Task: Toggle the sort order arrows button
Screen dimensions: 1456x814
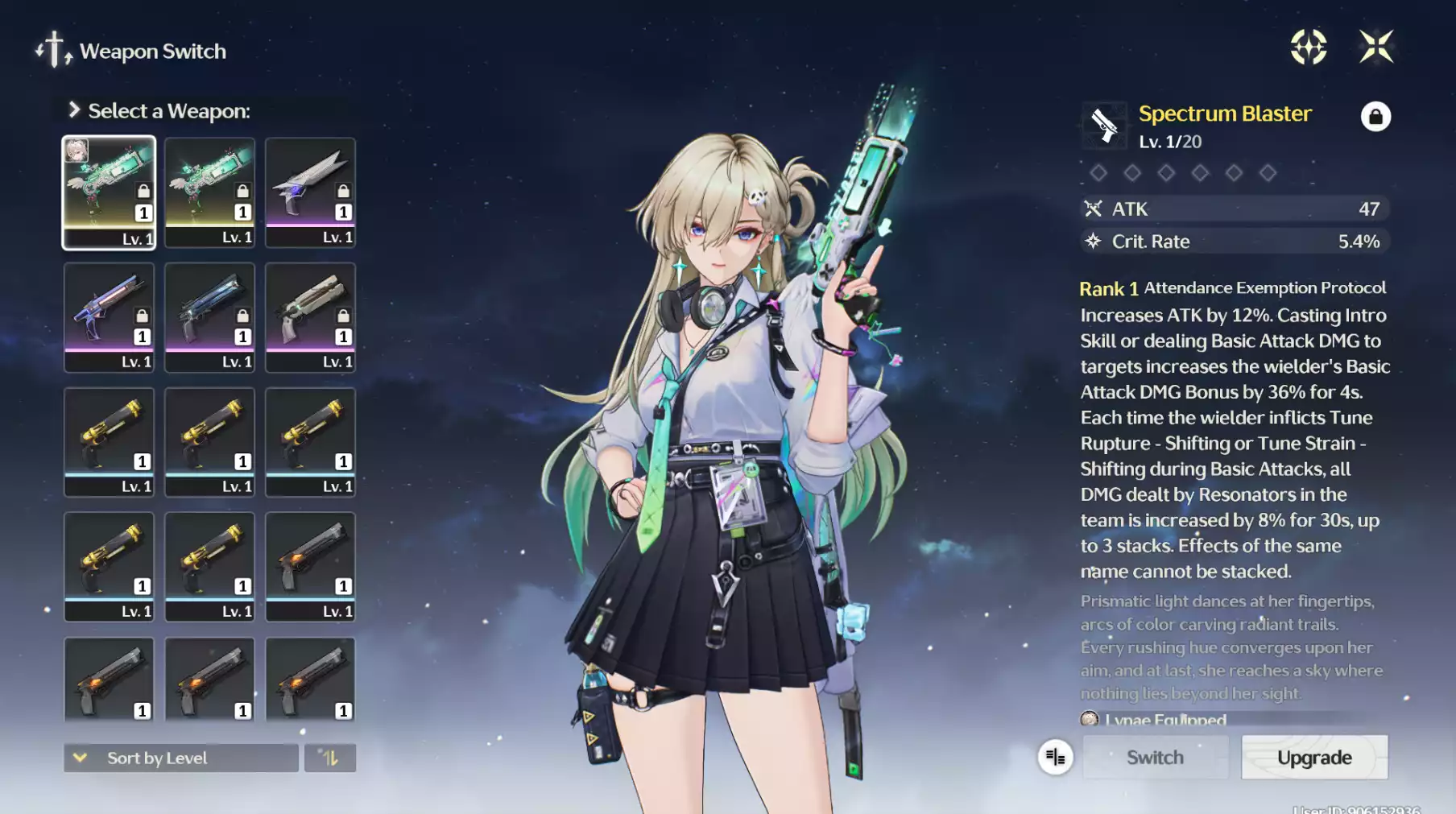Action: [x=330, y=758]
